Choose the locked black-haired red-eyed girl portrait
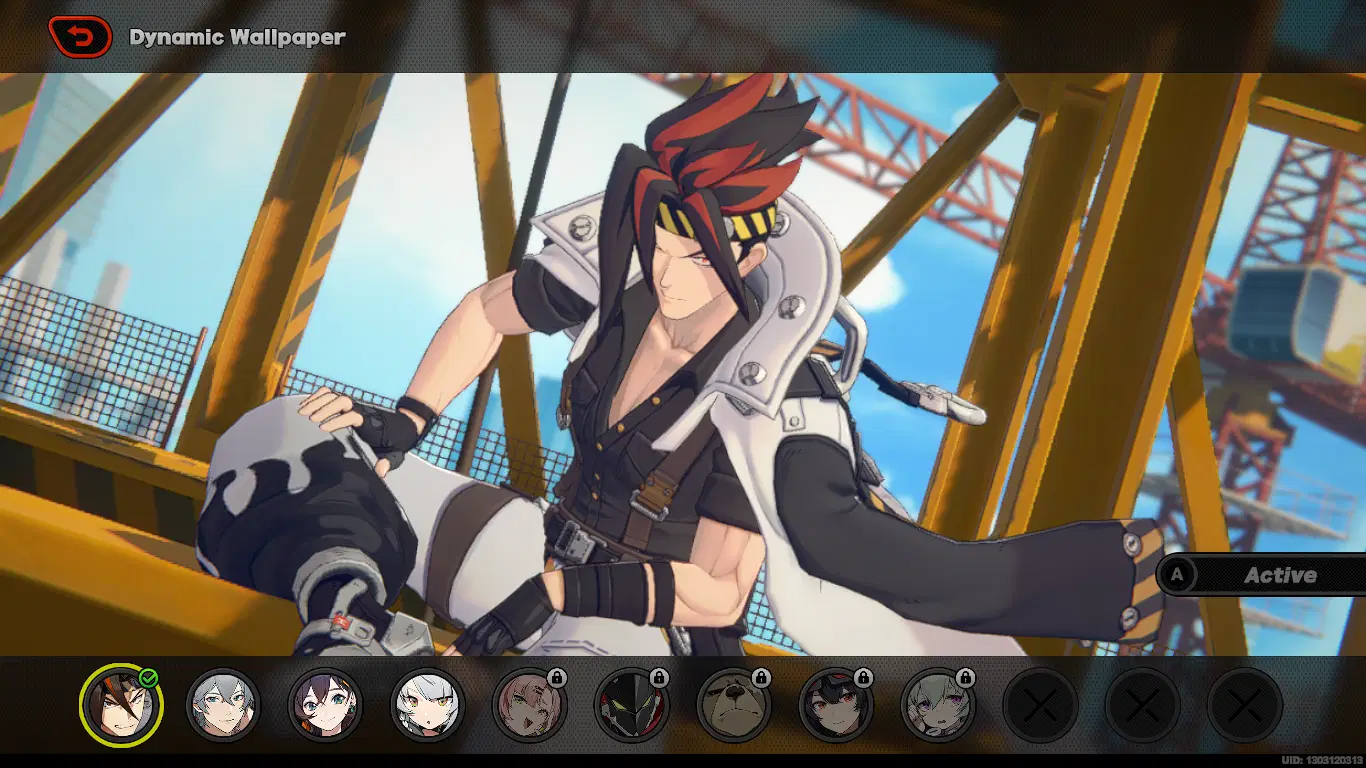The width and height of the screenshot is (1366, 768). coord(836,705)
